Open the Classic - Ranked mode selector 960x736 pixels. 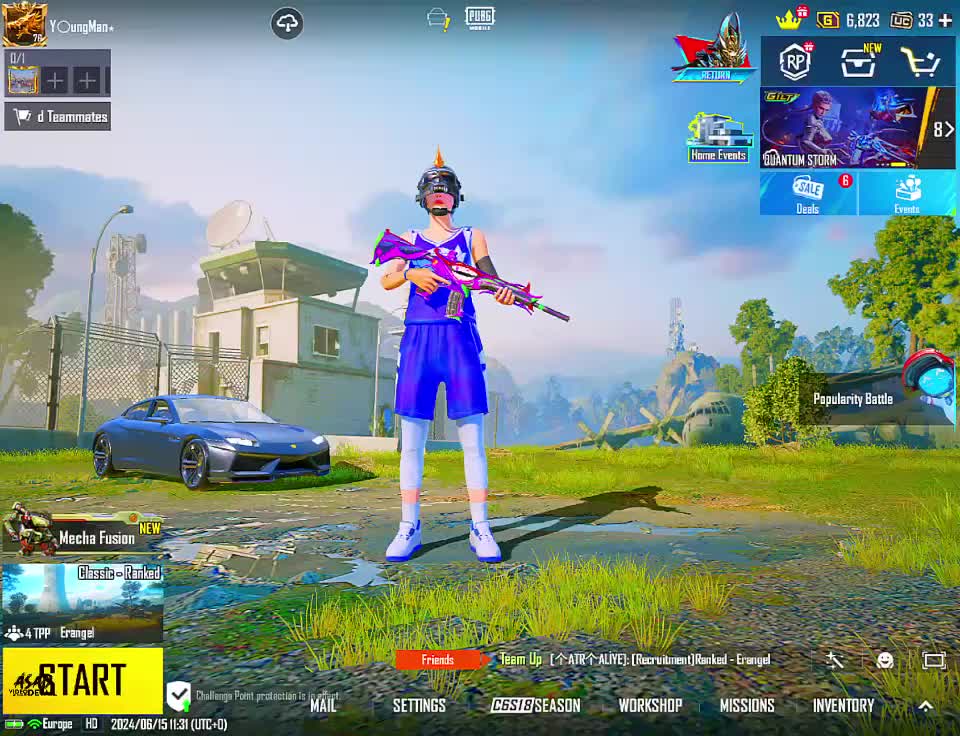(82, 602)
